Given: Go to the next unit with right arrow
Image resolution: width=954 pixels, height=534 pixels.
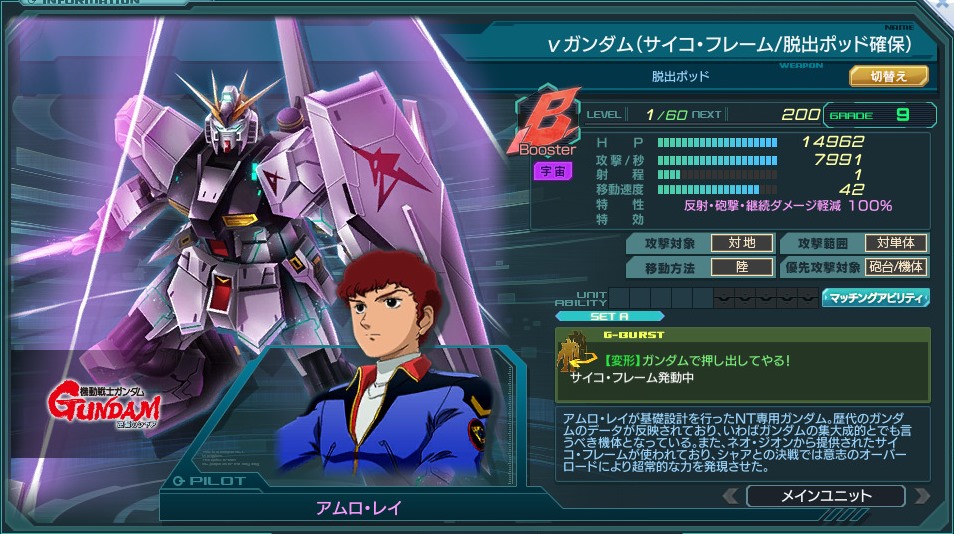Looking at the screenshot, I should pyautogui.click(x=922, y=496).
